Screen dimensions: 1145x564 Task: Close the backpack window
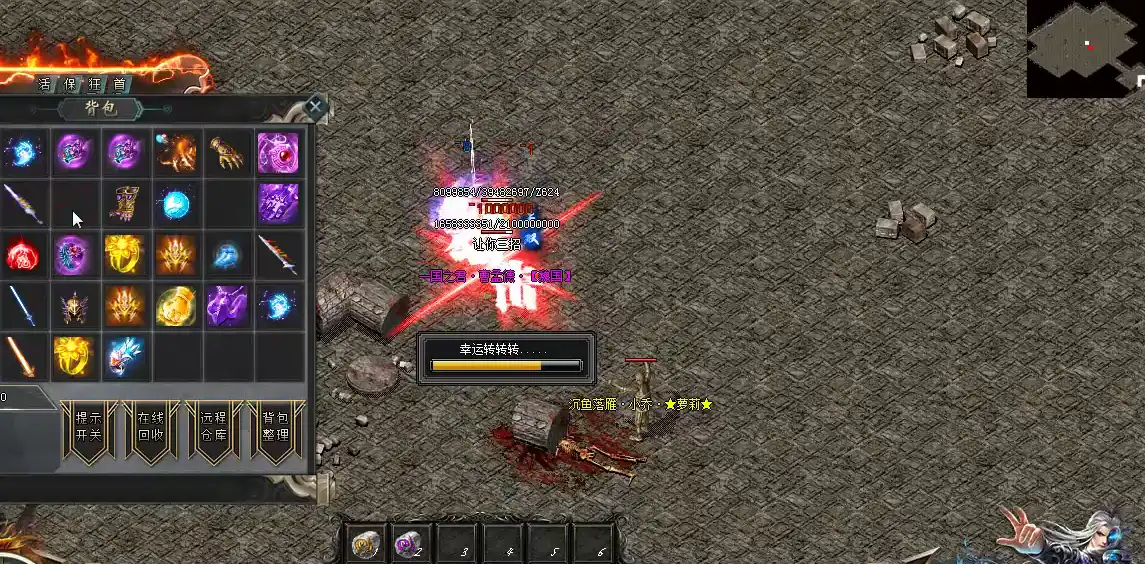316,106
